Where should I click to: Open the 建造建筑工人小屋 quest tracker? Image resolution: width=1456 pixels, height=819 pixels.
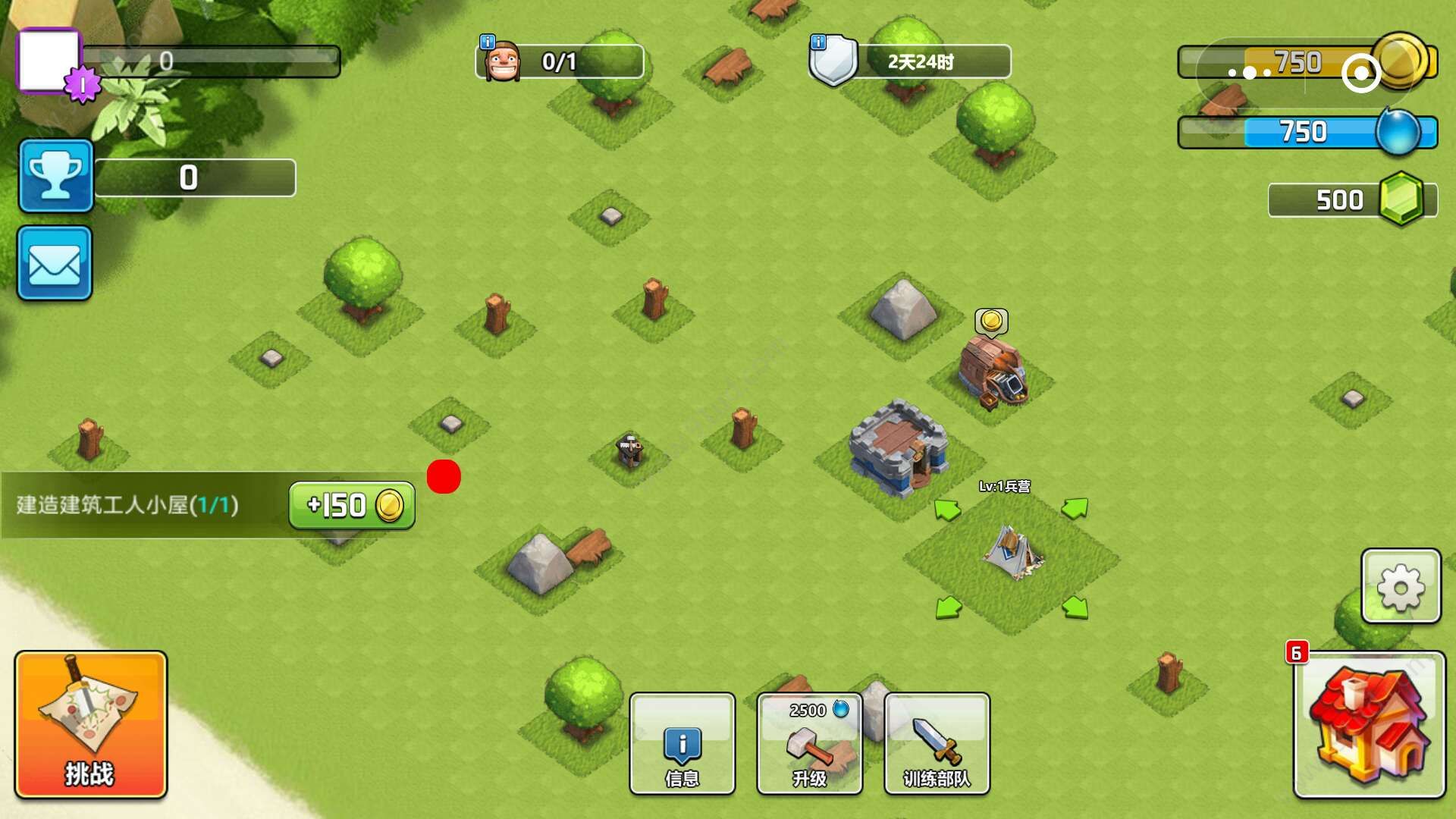(x=129, y=505)
